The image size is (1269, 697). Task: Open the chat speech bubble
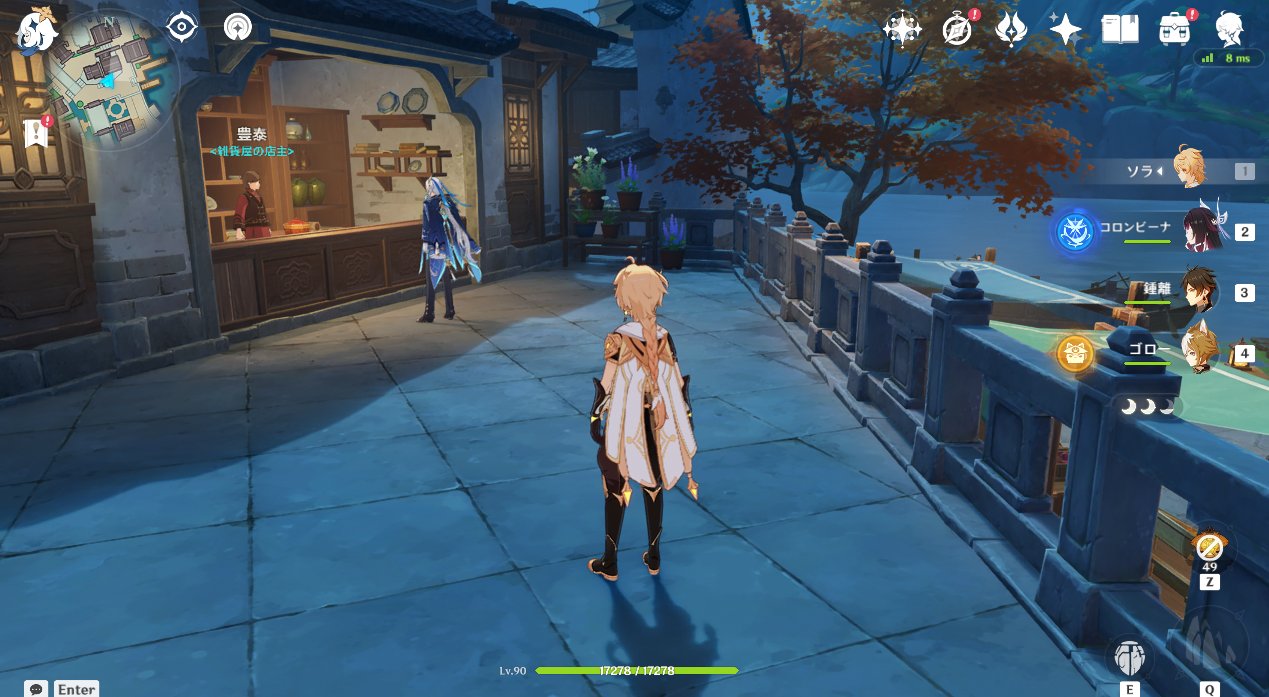[x=37, y=689]
